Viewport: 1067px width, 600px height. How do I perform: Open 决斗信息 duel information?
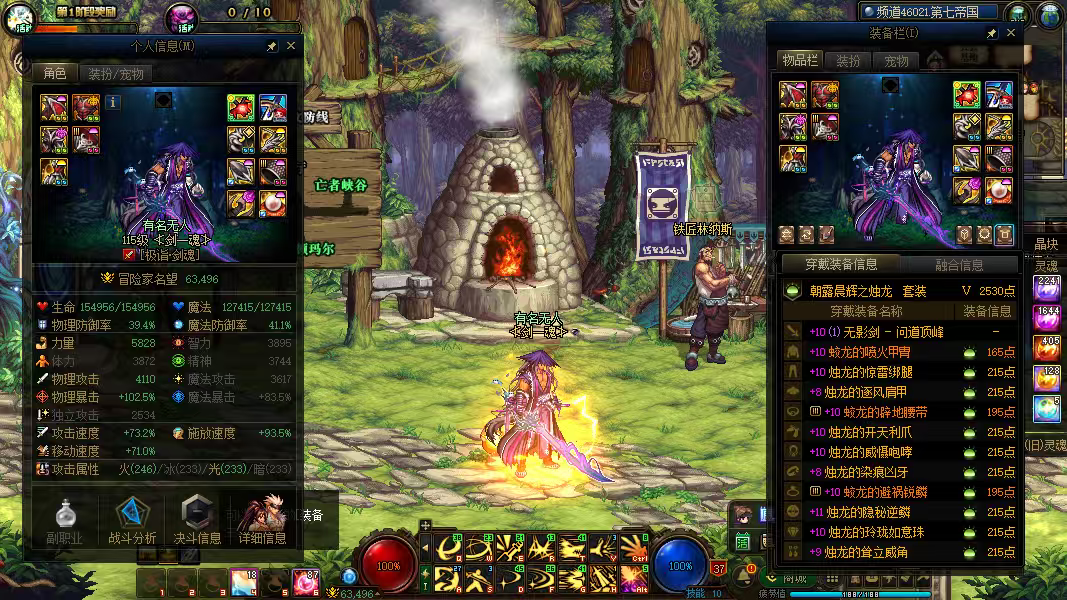click(x=199, y=520)
